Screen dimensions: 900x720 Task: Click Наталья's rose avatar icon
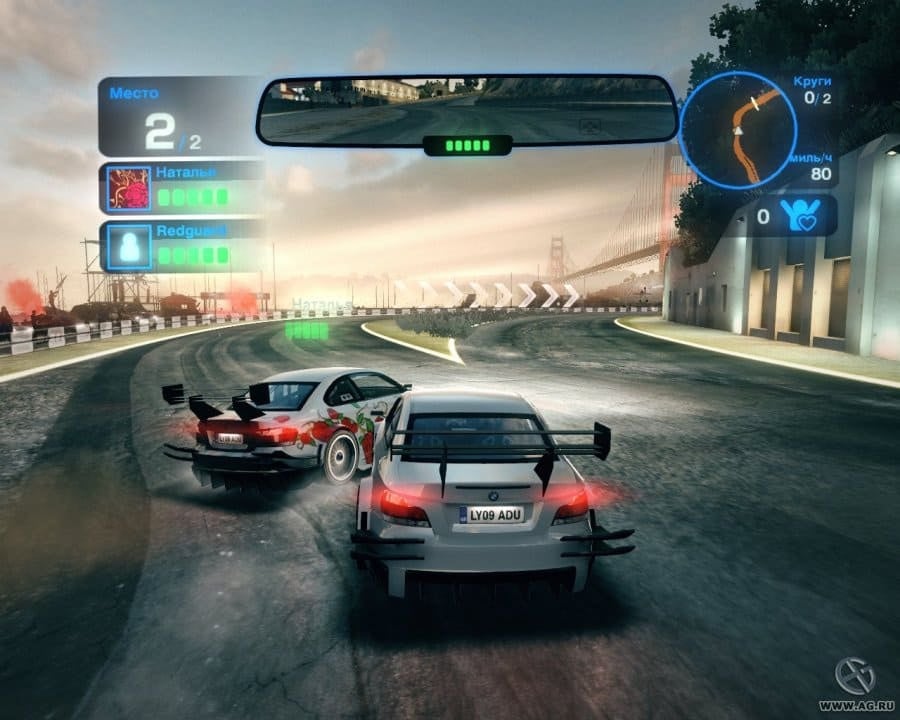(x=128, y=188)
